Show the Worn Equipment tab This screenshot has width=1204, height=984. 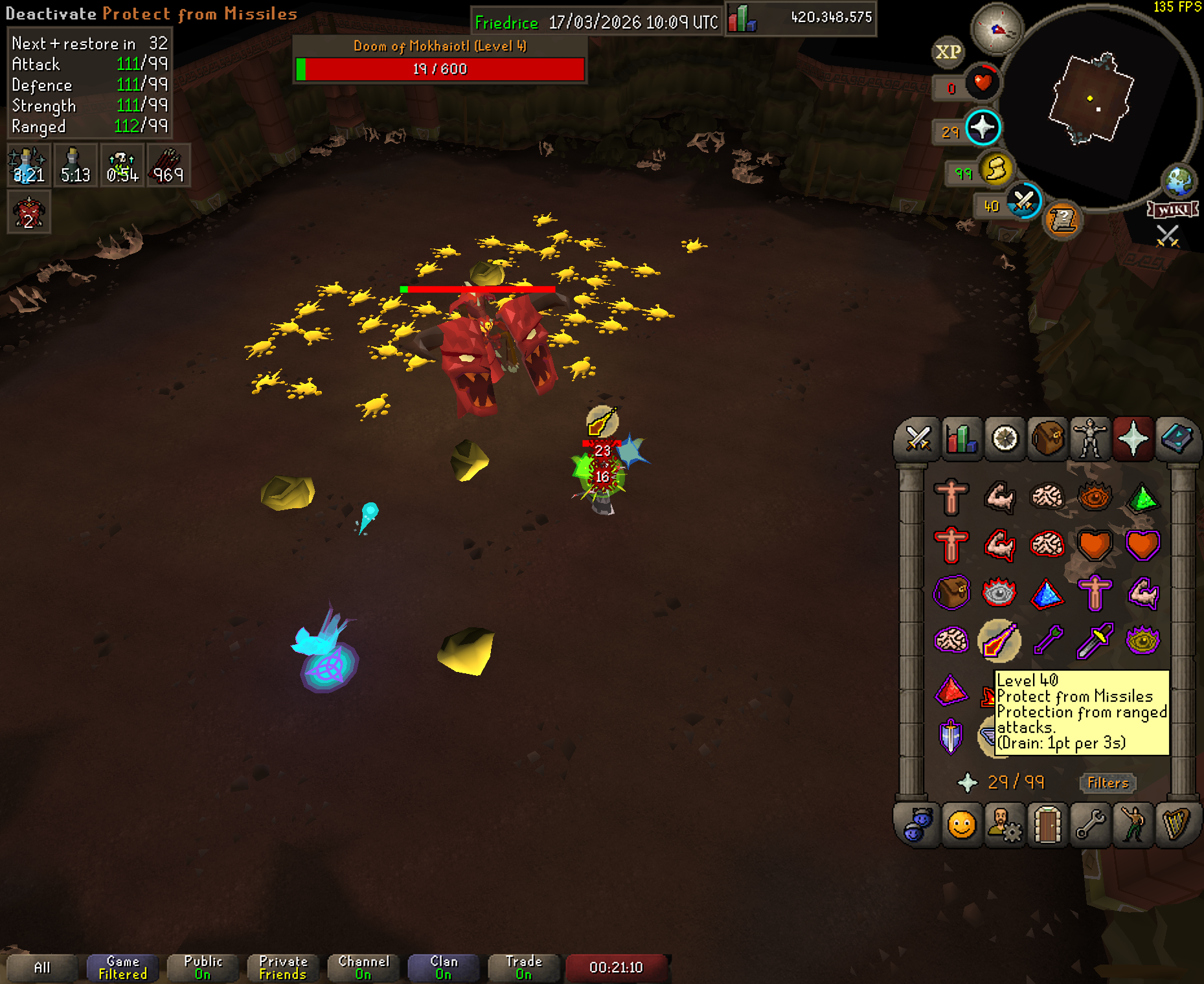click(x=1091, y=440)
